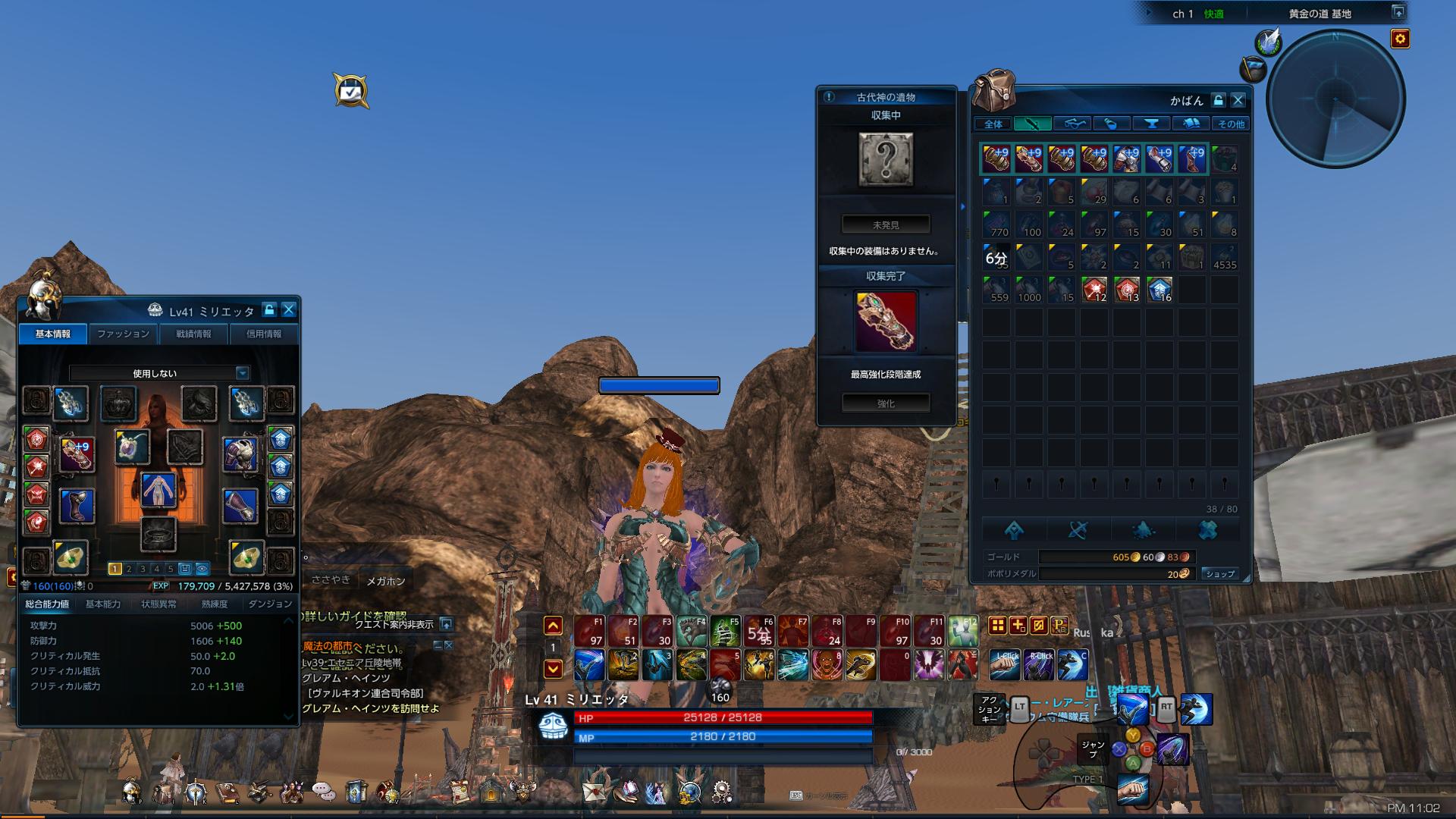Toggle the lock icon on the bag window

click(1218, 100)
